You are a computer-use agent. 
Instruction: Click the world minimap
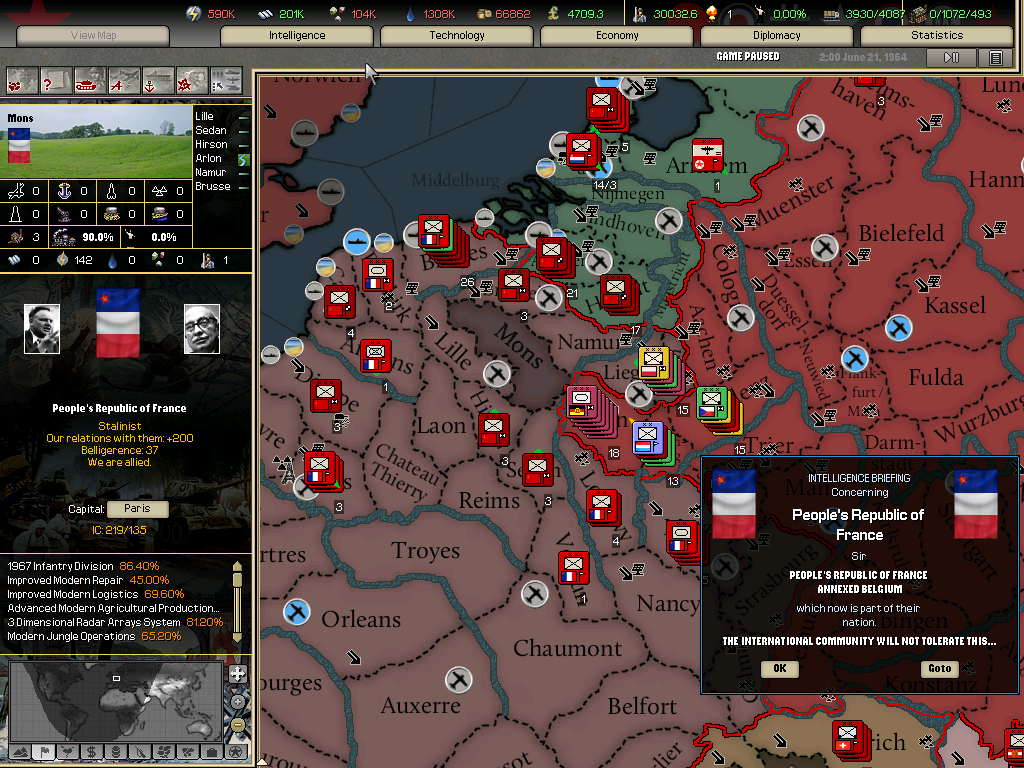click(116, 700)
